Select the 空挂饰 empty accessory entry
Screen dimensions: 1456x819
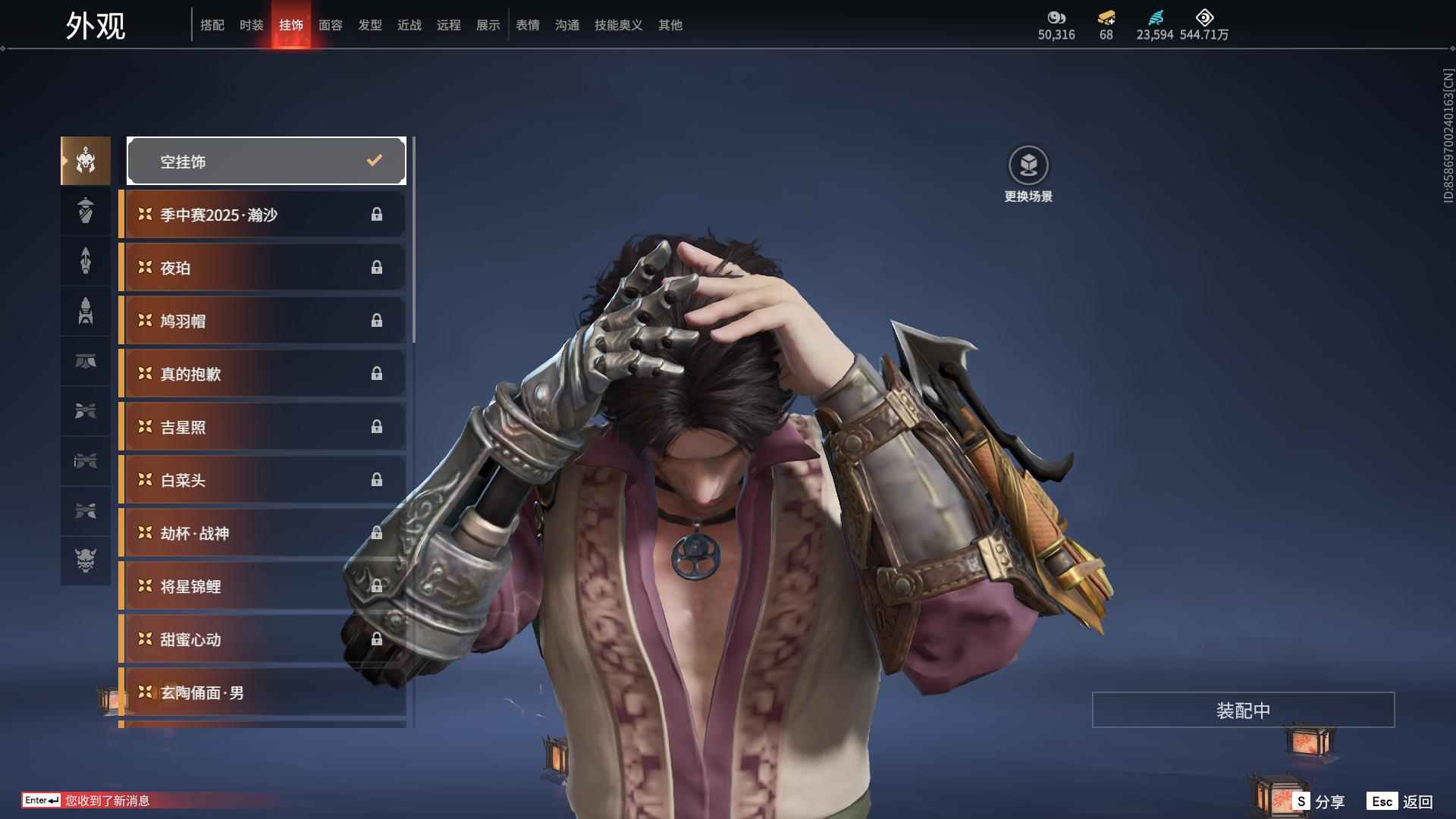pos(266,161)
